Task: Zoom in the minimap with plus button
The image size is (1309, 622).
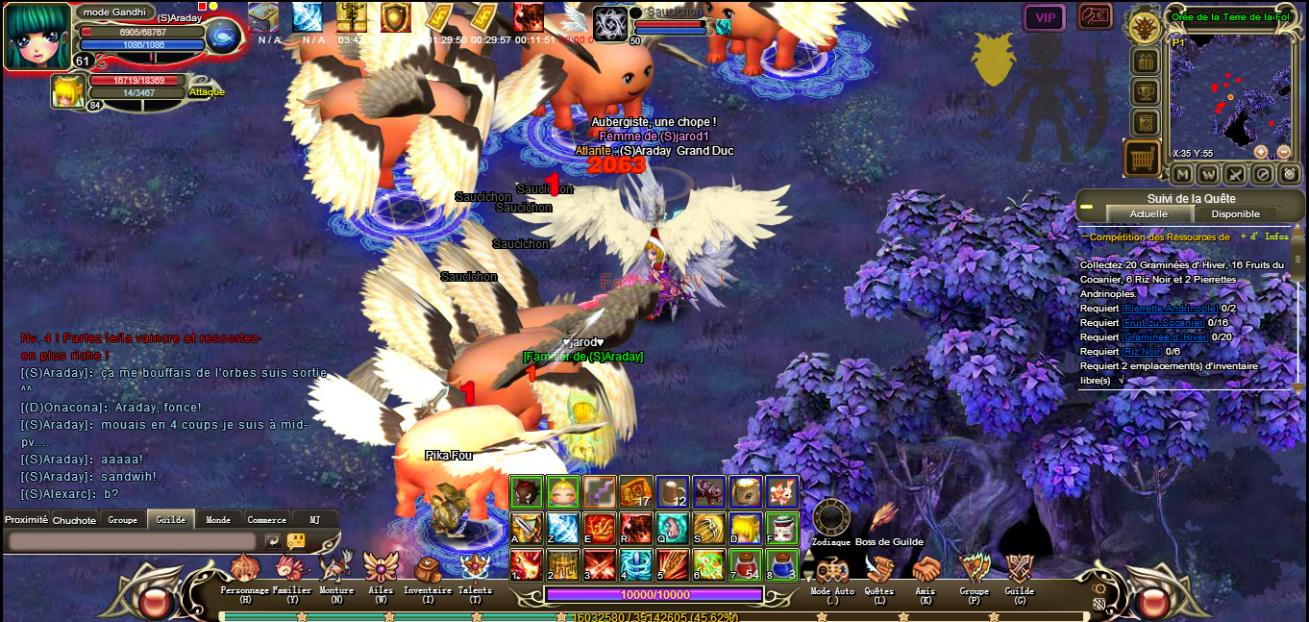Action: coord(1260,152)
